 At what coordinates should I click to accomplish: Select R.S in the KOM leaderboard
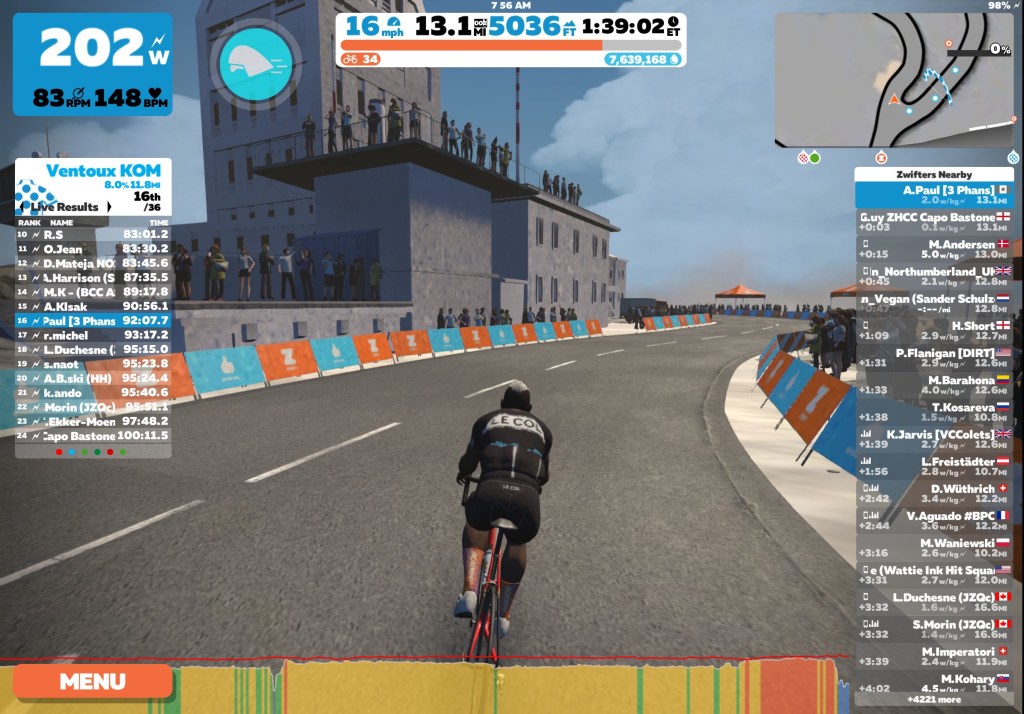pyautogui.click(x=92, y=234)
